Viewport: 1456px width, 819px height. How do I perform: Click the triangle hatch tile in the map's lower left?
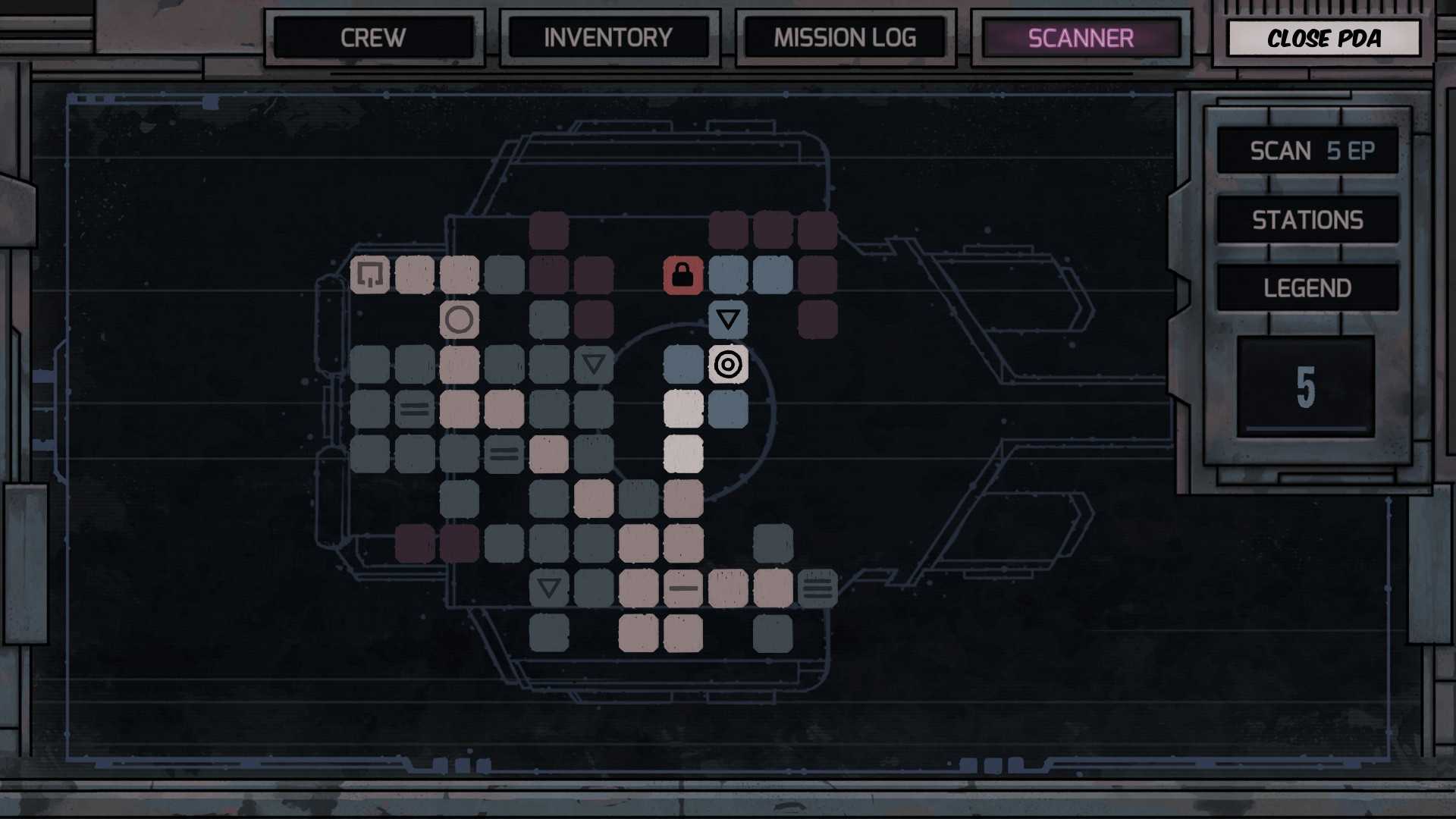pos(549,588)
